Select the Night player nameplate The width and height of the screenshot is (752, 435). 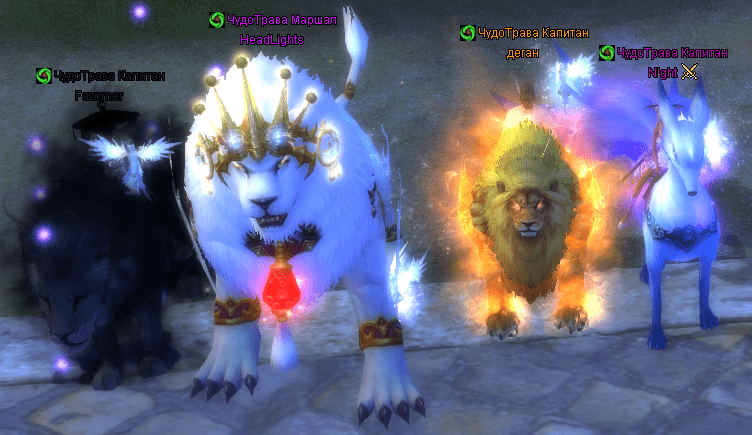[x=661, y=72]
